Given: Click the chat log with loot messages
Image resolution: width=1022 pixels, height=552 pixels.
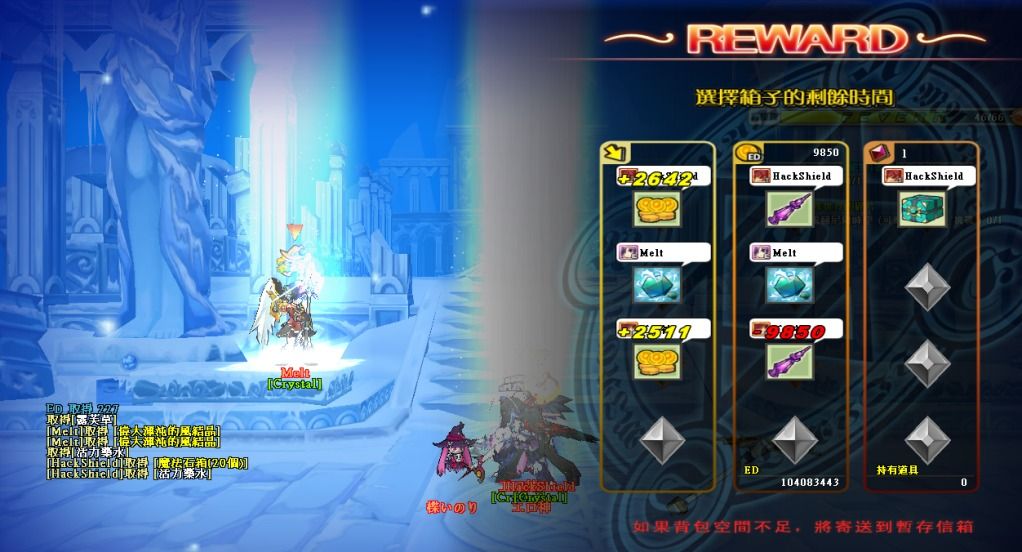Looking at the screenshot, I should (x=135, y=440).
